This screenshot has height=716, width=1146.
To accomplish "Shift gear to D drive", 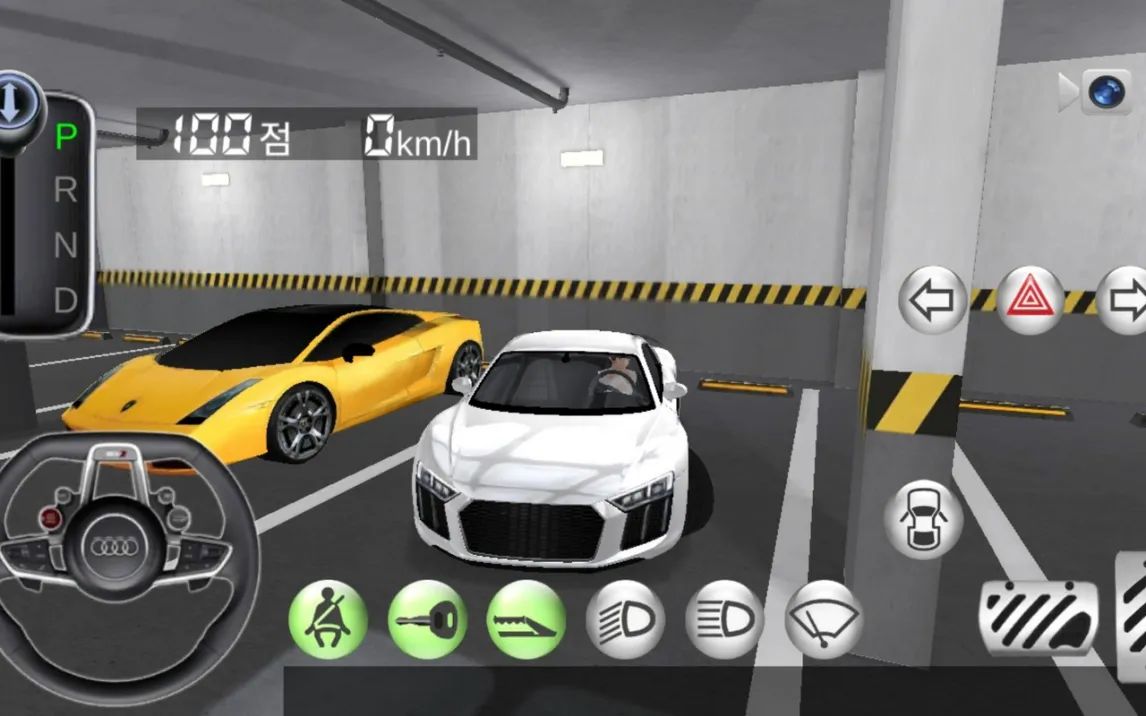I will point(66,299).
